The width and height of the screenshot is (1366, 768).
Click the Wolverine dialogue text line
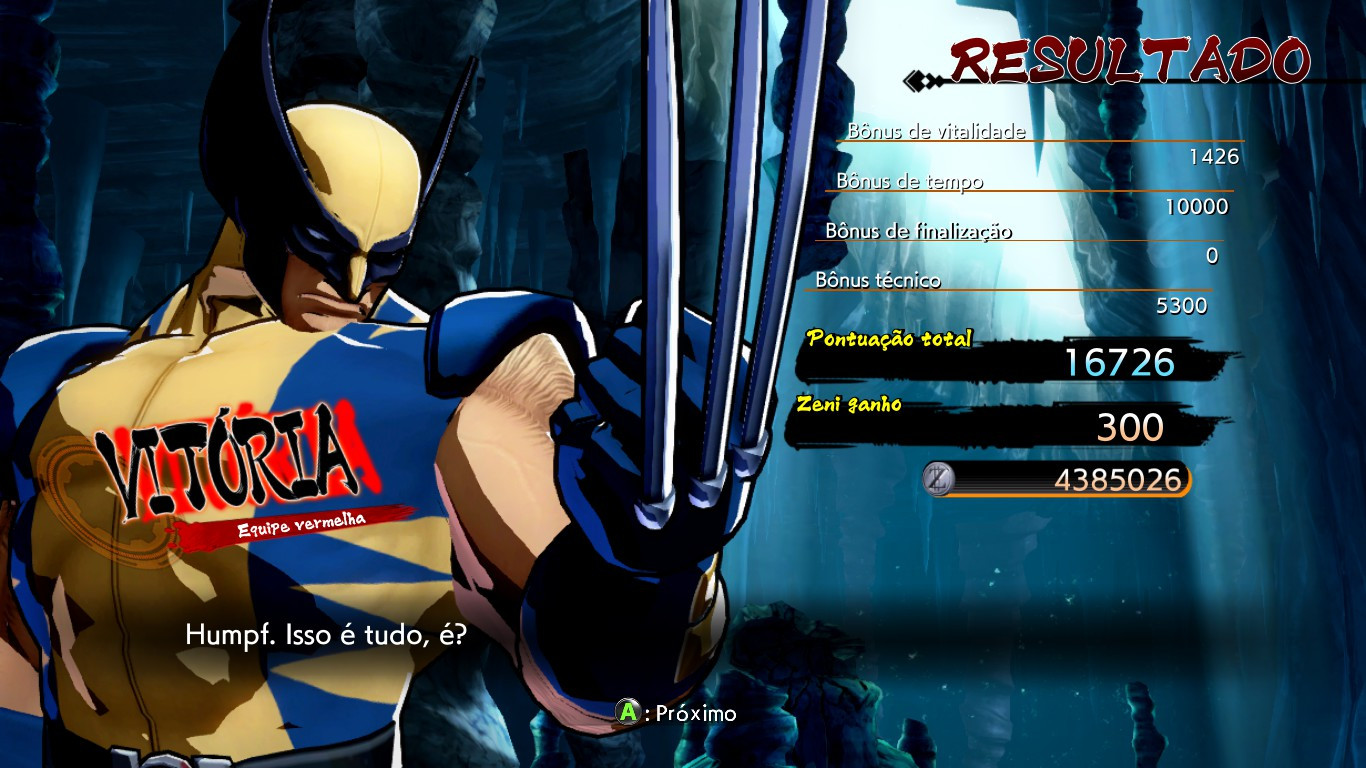[x=325, y=632]
